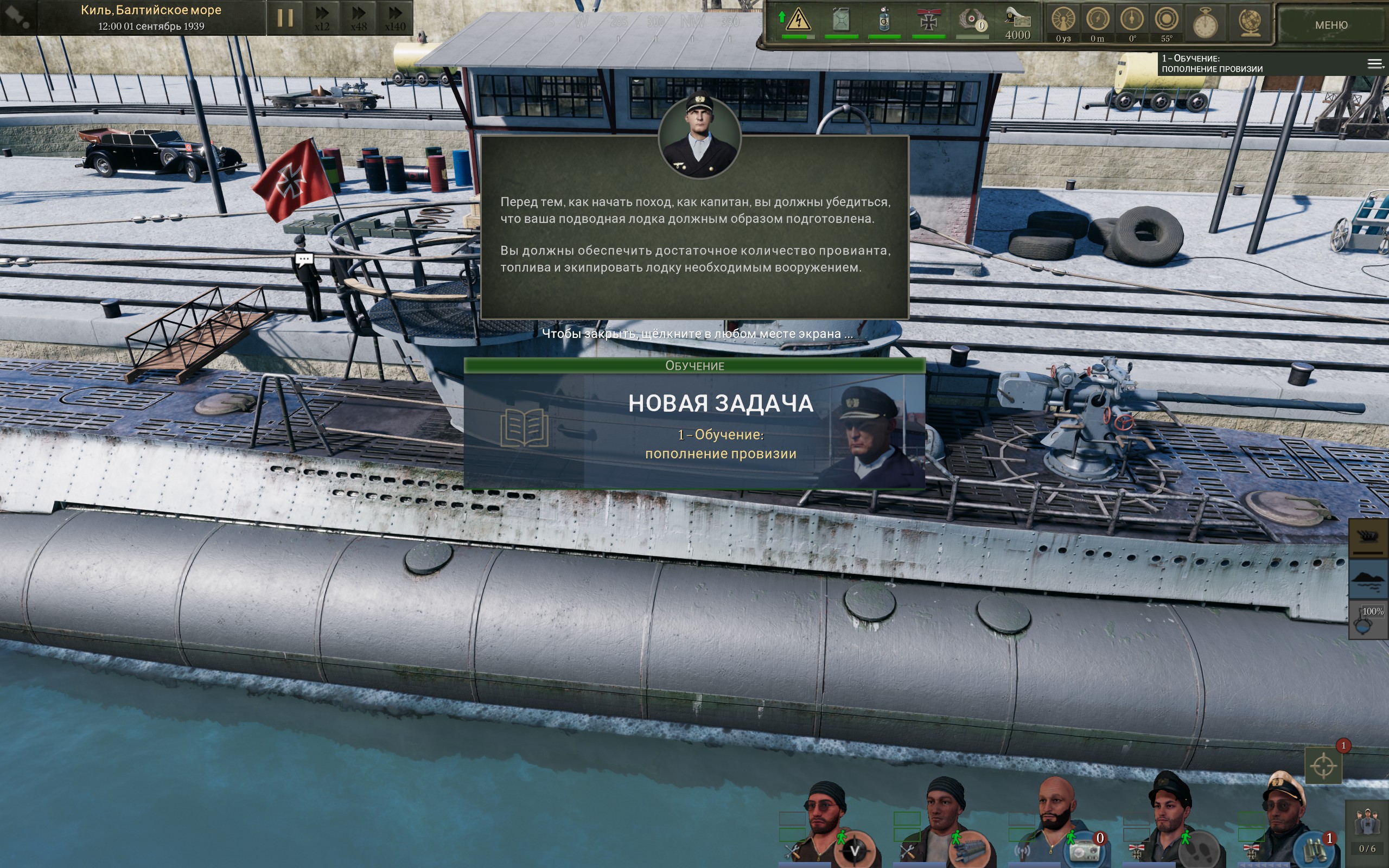Click the O2 oxygen tank icon
The height and width of the screenshot is (868, 1389).
point(884,21)
